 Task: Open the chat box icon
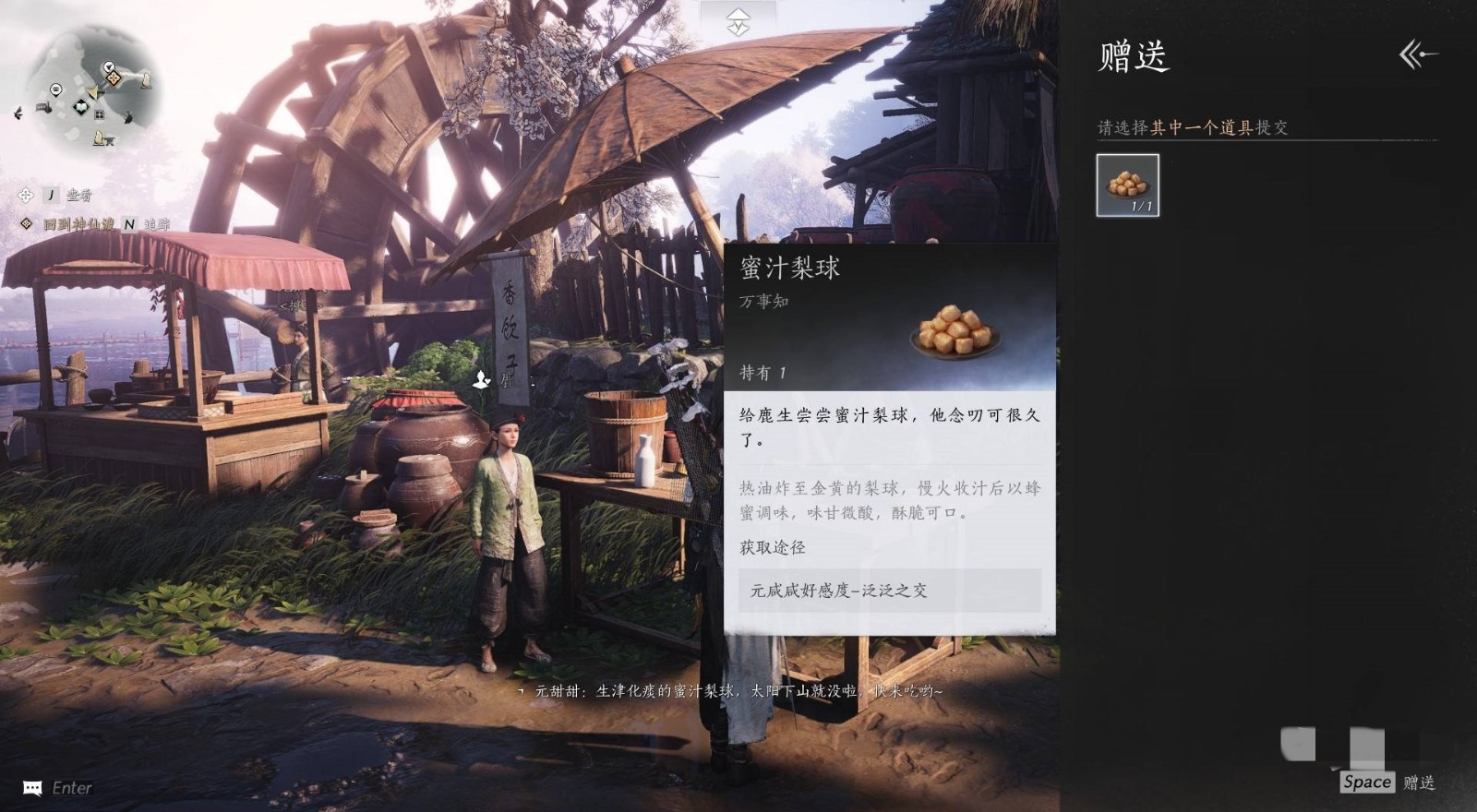pos(32,787)
